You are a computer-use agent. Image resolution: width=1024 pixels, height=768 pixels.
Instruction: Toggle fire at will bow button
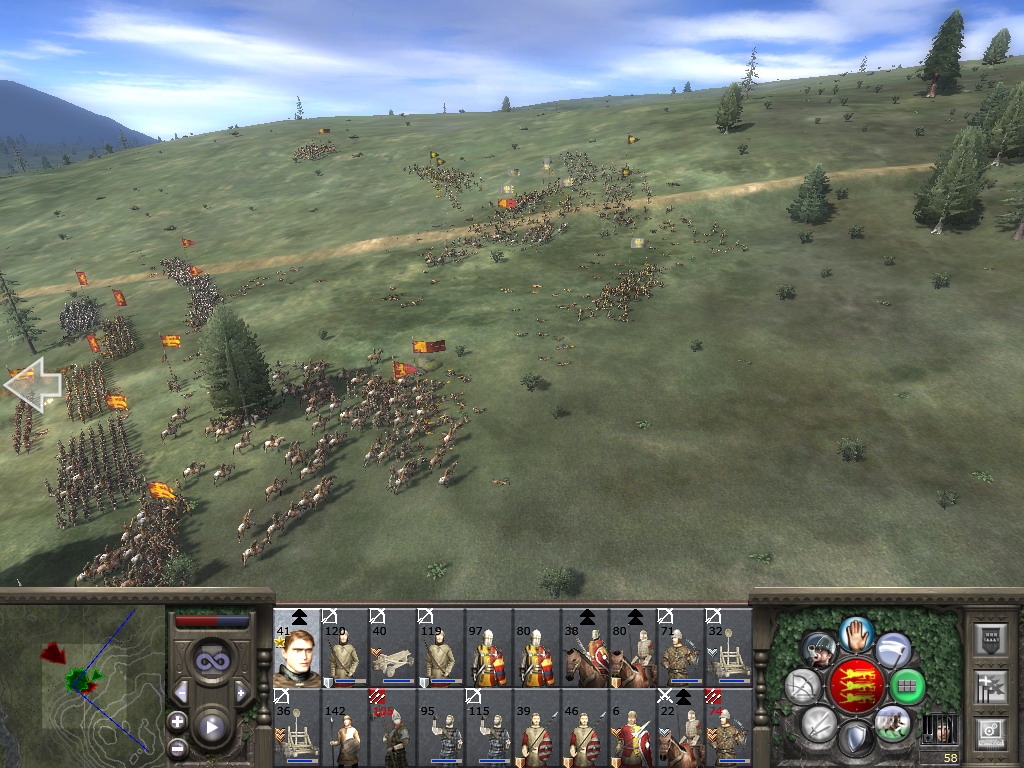coord(803,686)
